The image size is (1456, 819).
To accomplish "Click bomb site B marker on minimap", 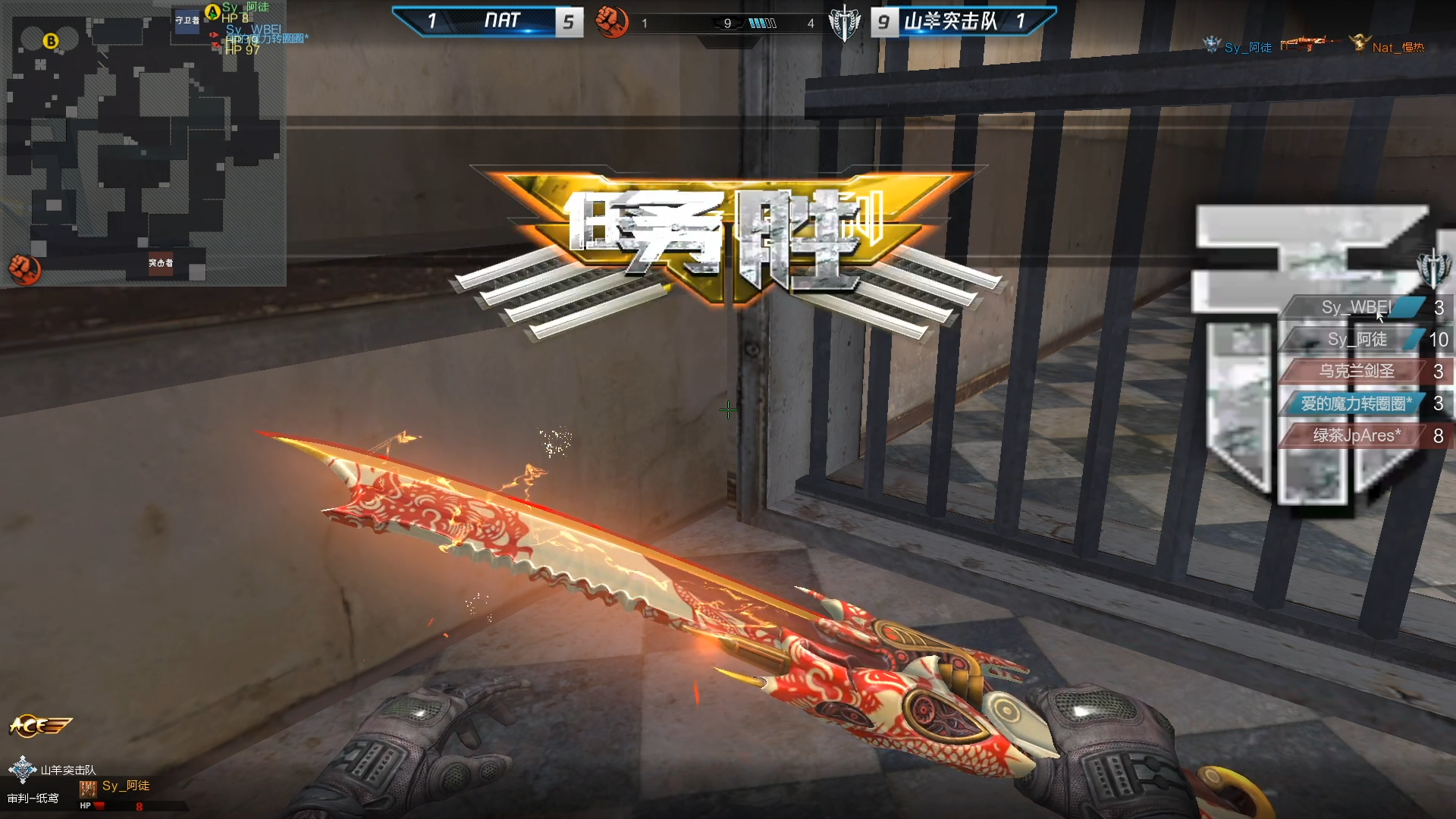I will [x=51, y=41].
